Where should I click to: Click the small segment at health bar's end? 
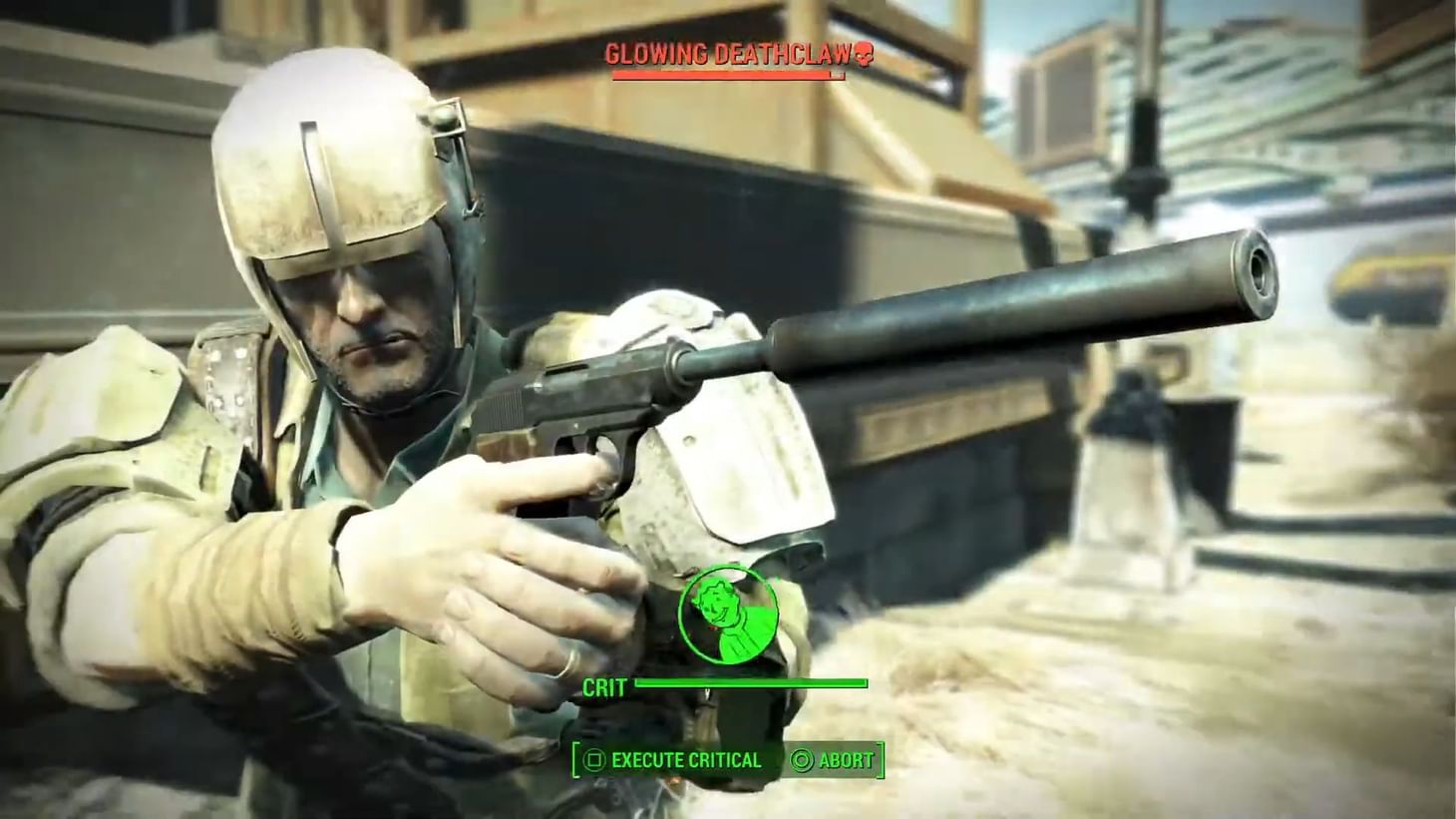pyautogui.click(x=838, y=74)
